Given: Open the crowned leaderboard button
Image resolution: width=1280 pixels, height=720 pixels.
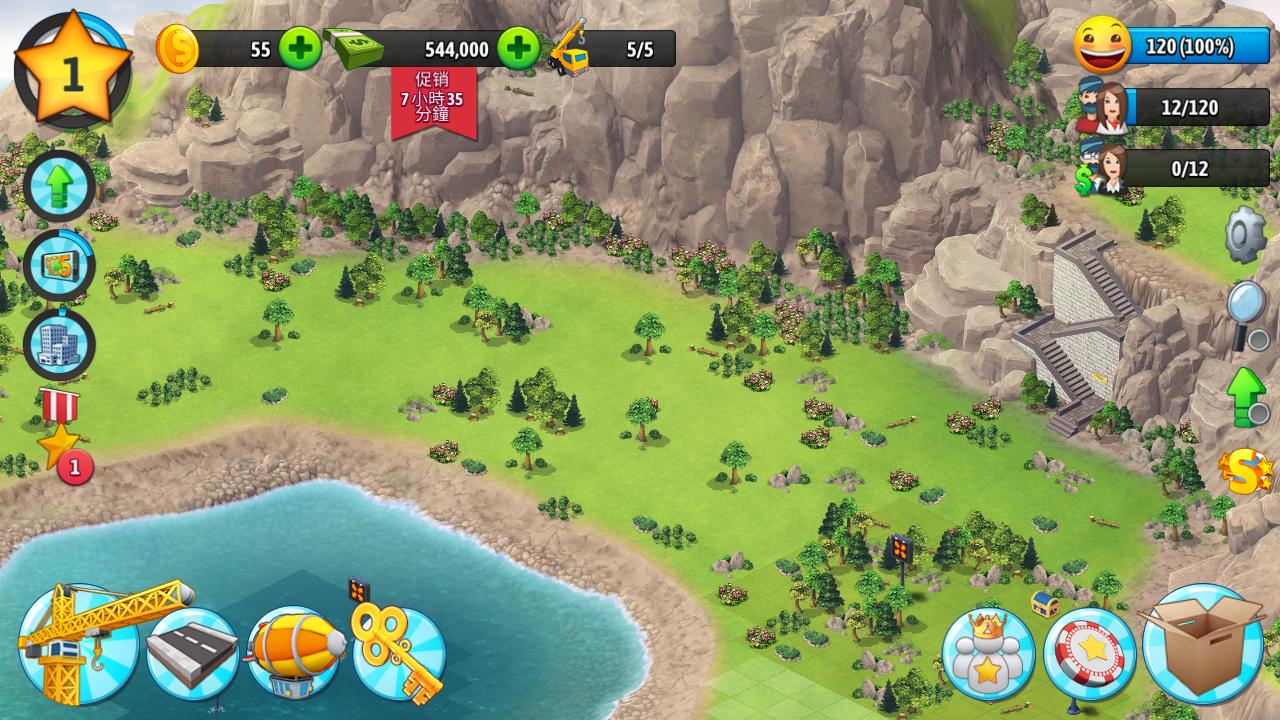Looking at the screenshot, I should (x=987, y=654).
